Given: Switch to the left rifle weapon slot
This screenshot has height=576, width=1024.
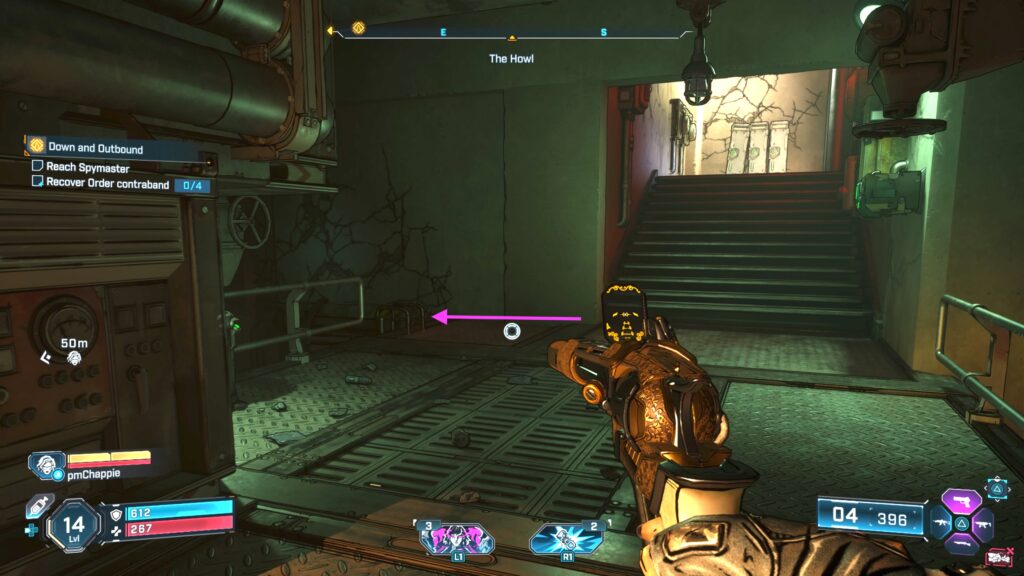Looking at the screenshot, I should 940,522.
